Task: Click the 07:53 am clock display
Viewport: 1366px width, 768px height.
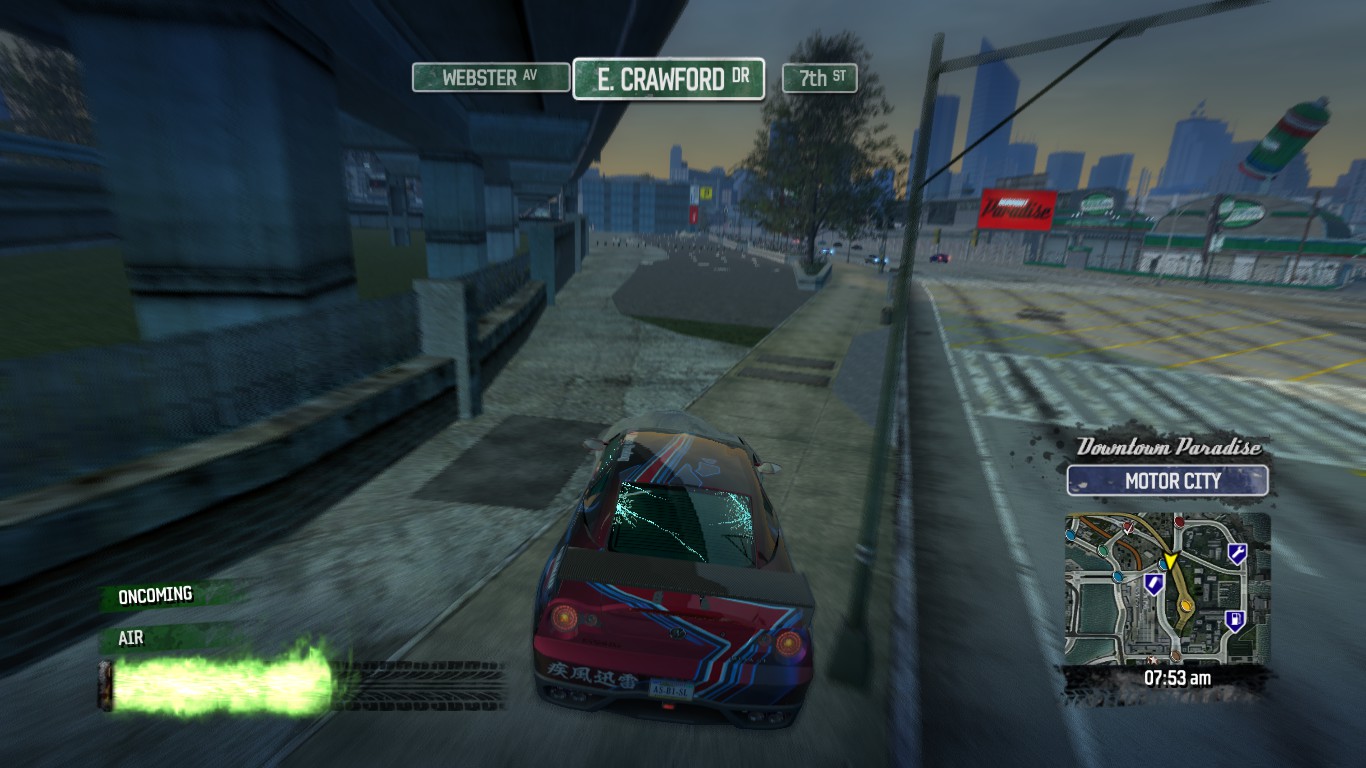Action: click(x=1177, y=677)
